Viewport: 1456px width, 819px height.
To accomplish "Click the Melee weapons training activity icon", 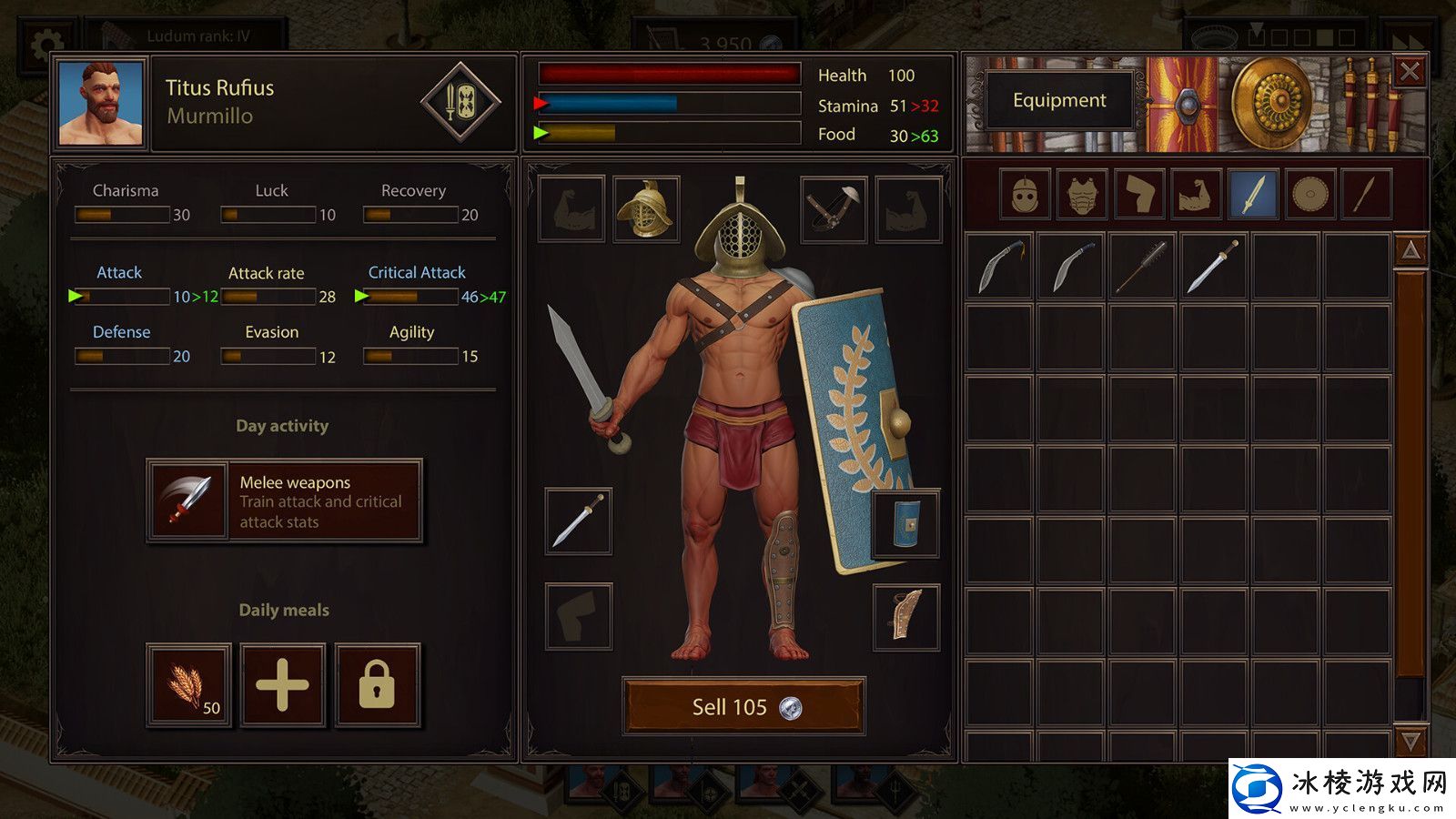I will pyautogui.click(x=187, y=499).
